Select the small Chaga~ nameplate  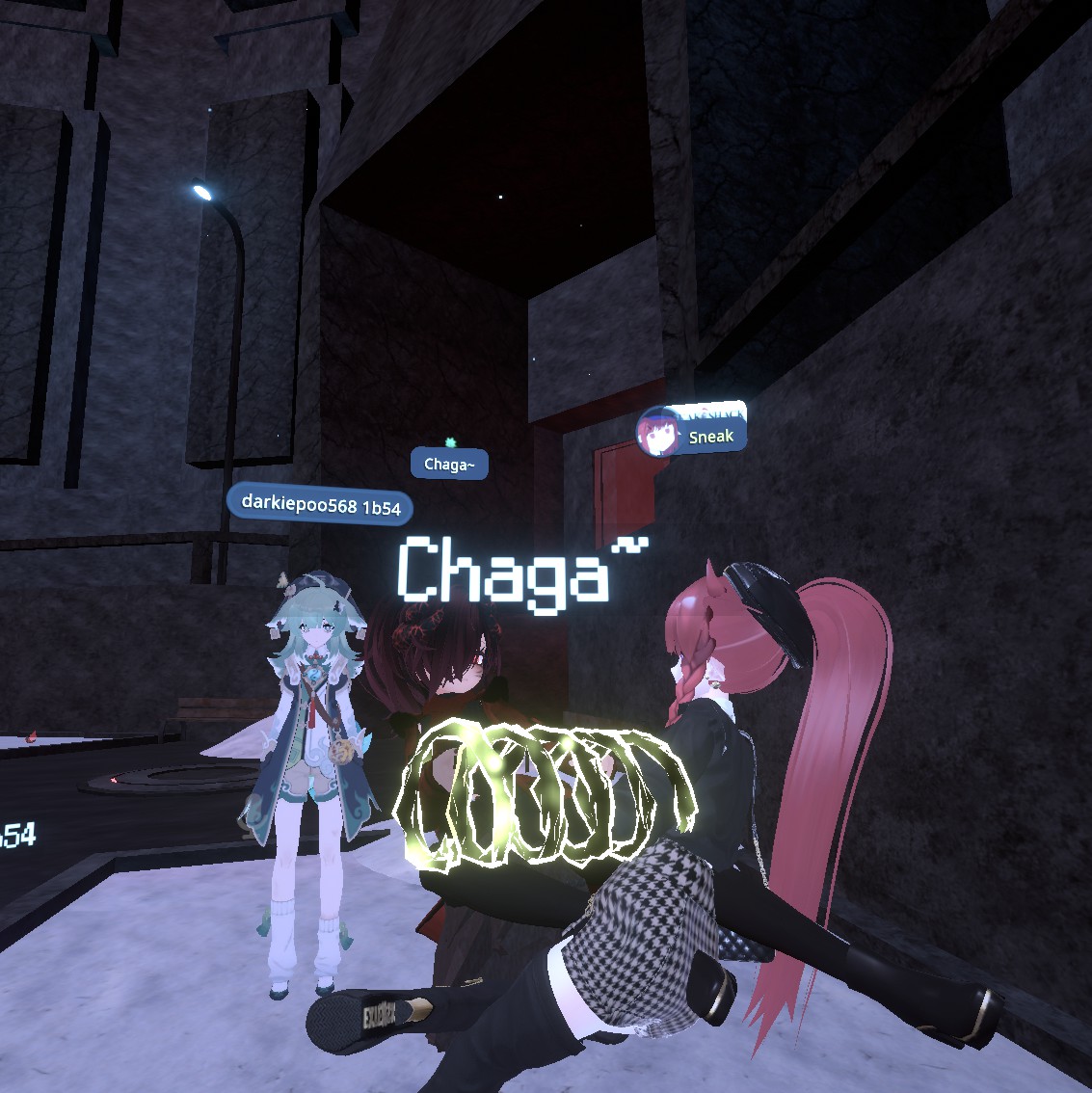(449, 465)
